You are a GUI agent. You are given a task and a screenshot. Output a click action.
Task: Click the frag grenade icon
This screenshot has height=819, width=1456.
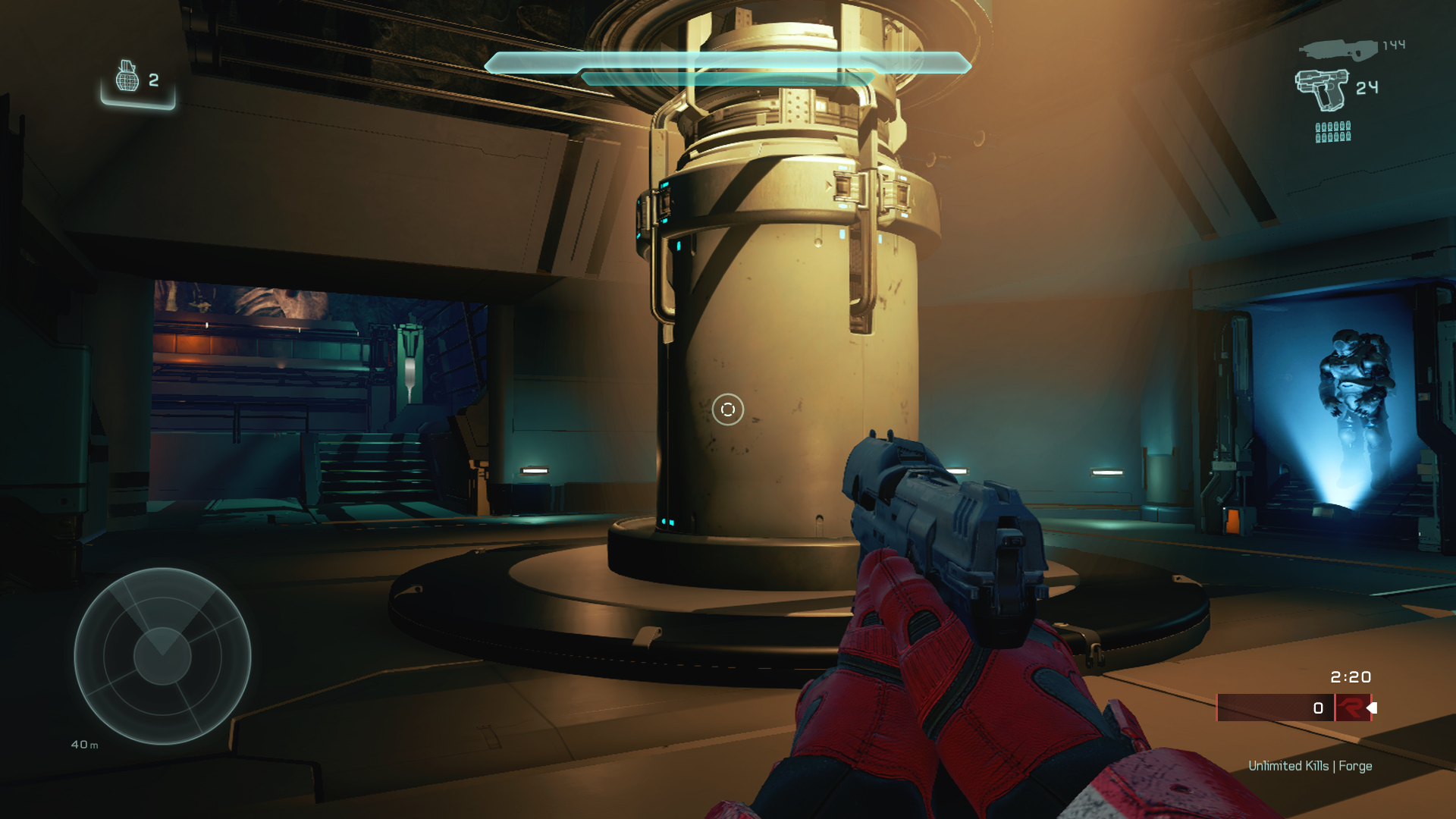click(x=127, y=77)
